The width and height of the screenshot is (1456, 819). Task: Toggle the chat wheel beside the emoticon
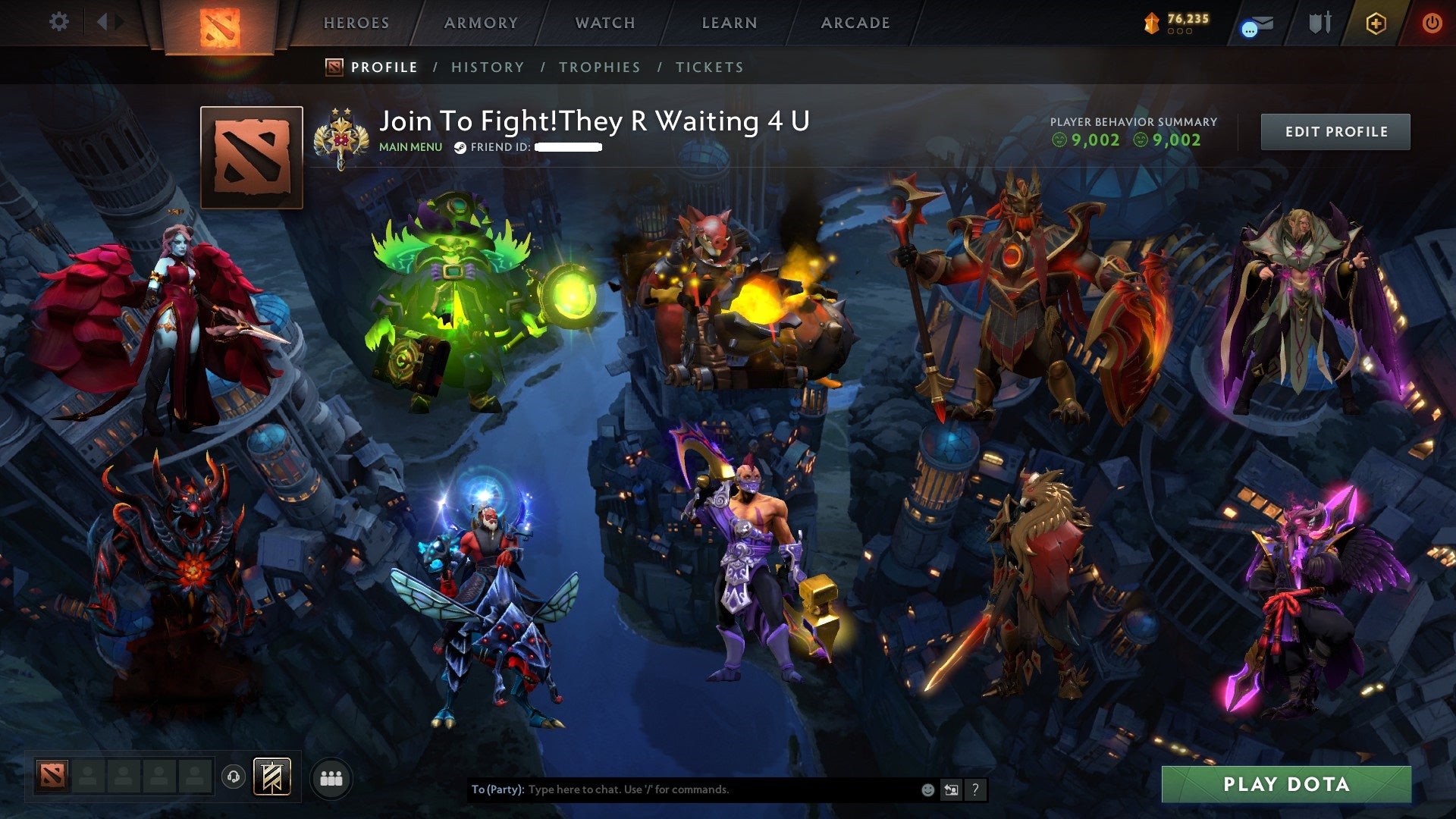(x=951, y=789)
